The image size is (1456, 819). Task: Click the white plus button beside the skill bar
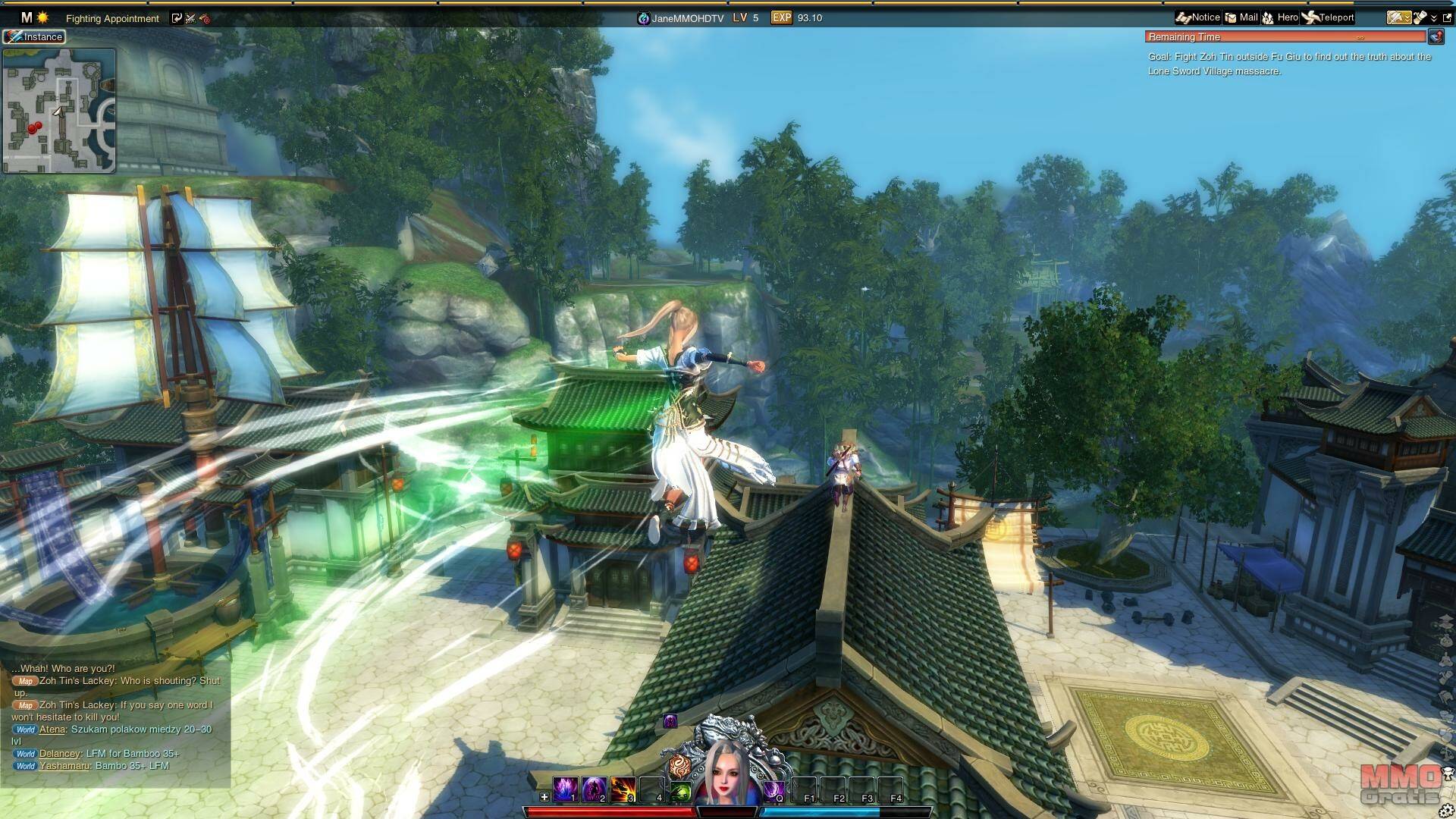[544, 797]
